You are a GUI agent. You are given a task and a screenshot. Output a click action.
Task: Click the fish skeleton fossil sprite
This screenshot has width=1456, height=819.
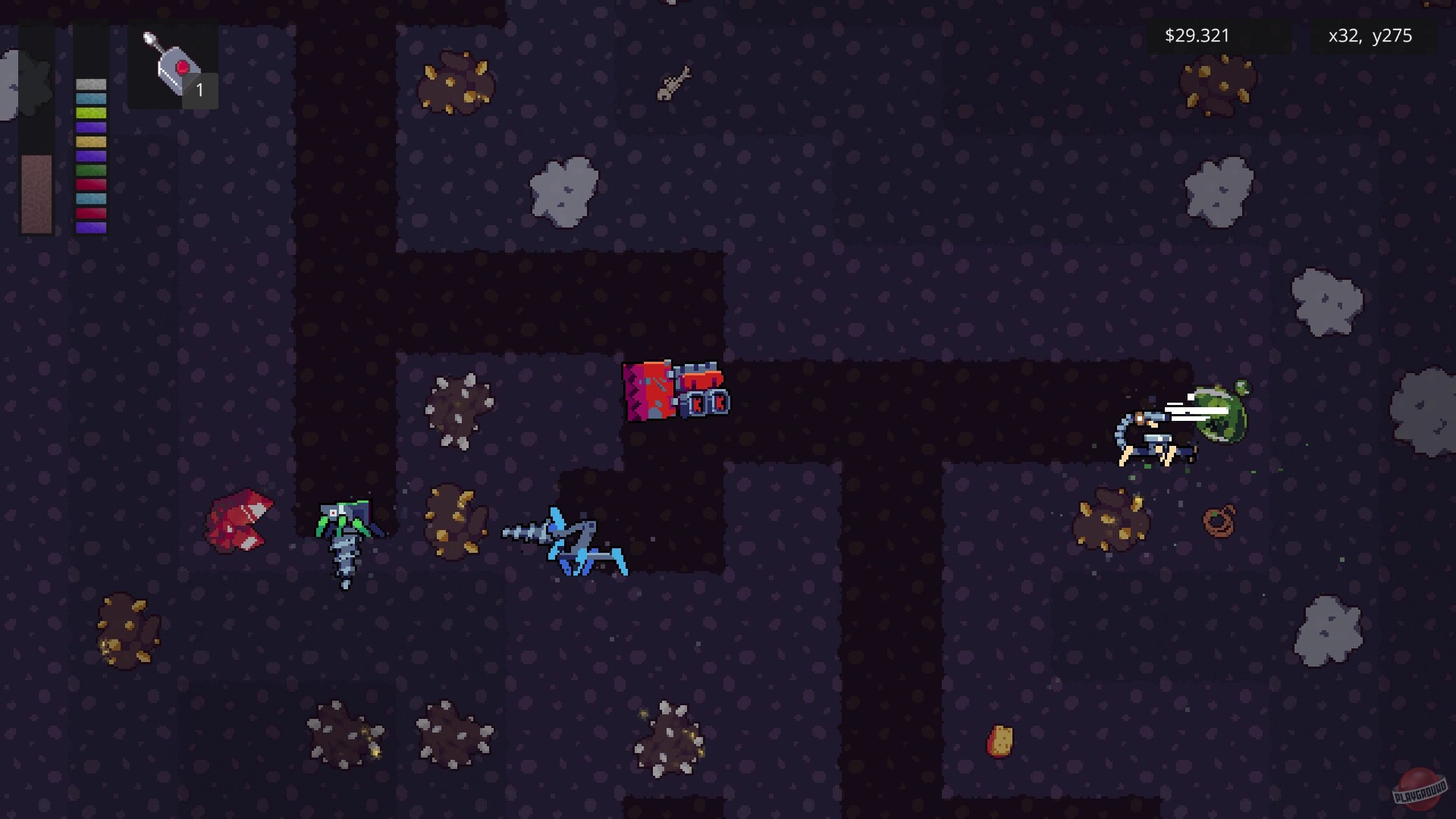[x=673, y=83]
